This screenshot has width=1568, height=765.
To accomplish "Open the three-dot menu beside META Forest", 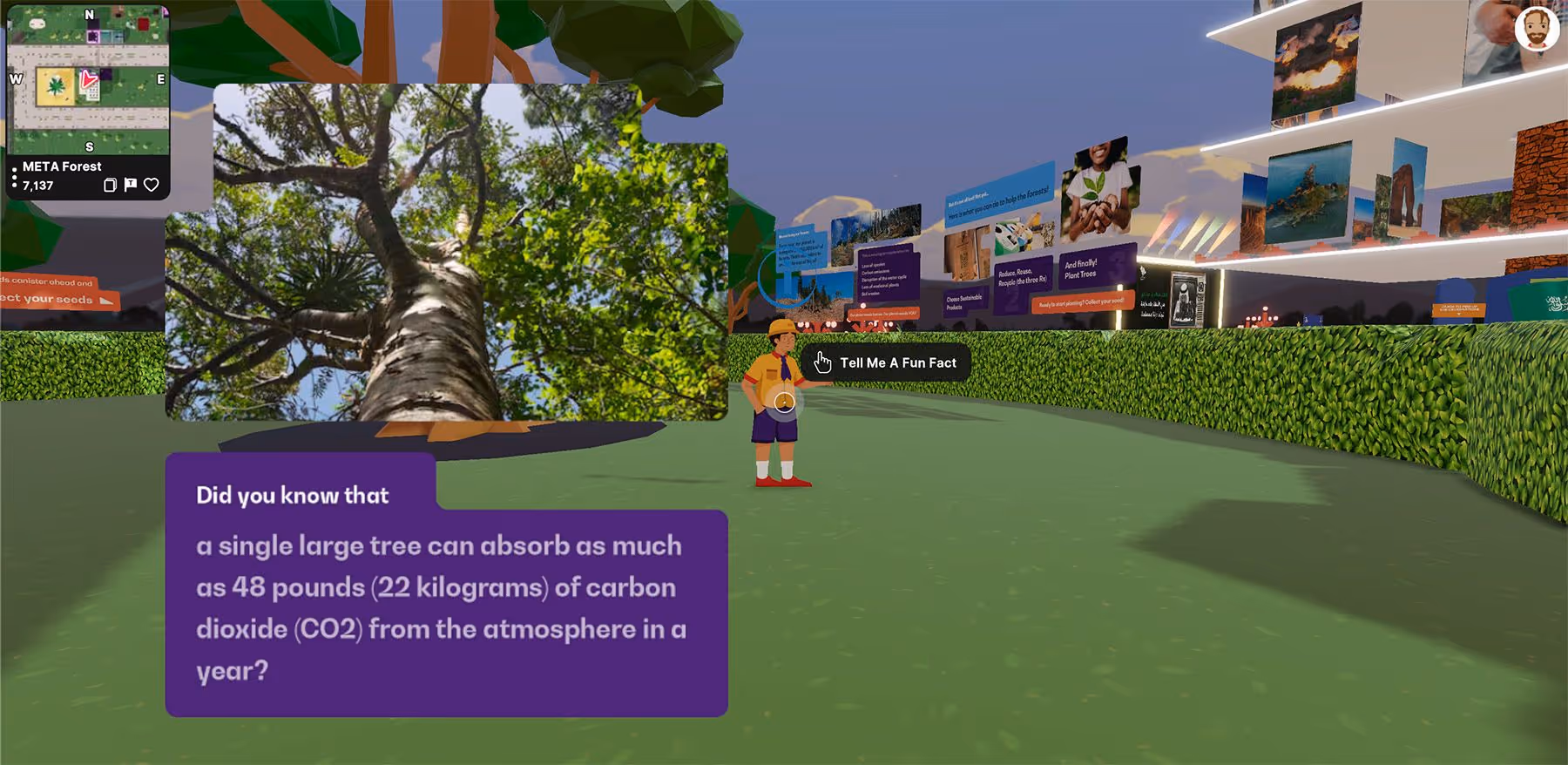I will 15,177.
